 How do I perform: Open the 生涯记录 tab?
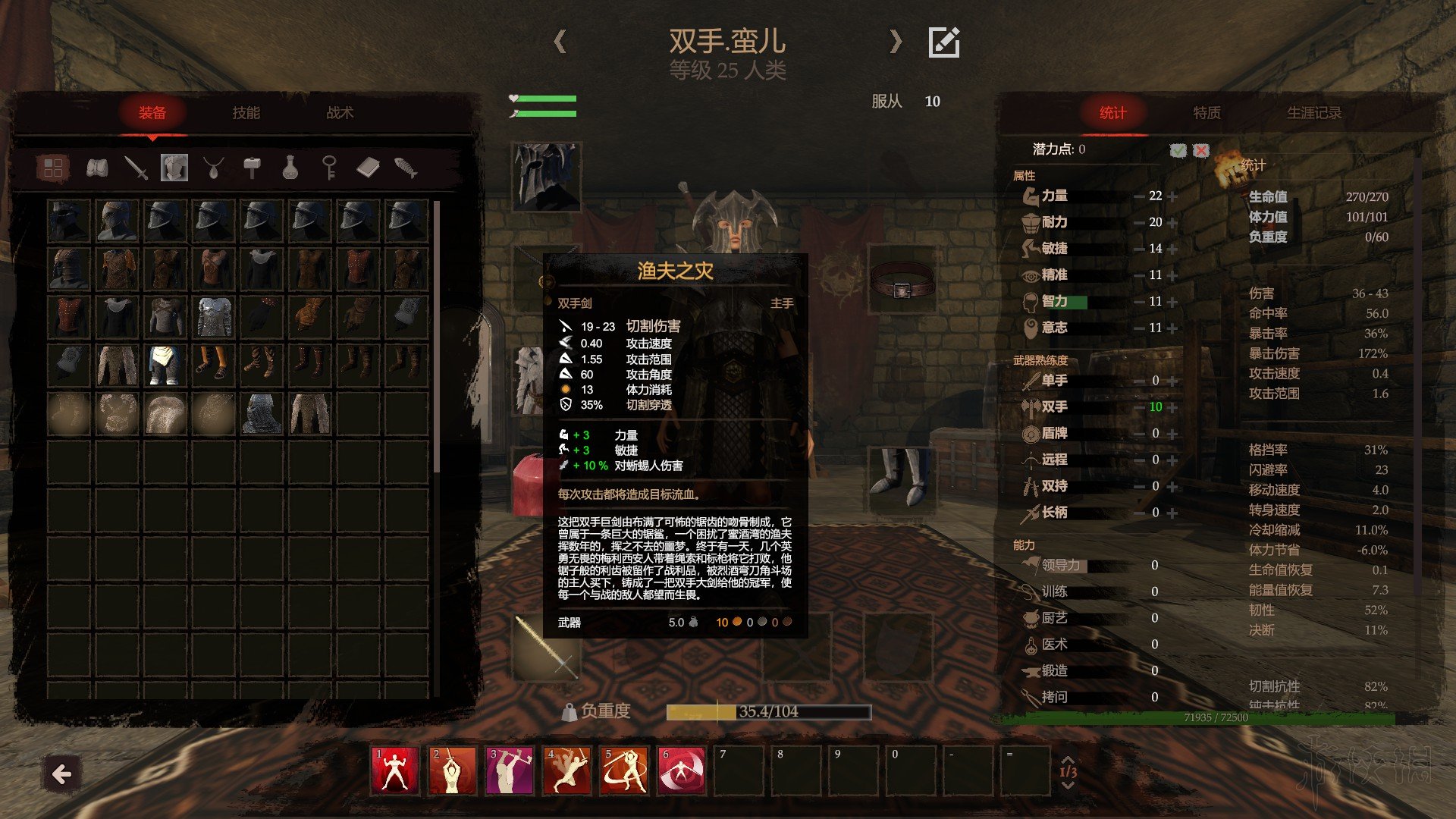click(x=1314, y=113)
